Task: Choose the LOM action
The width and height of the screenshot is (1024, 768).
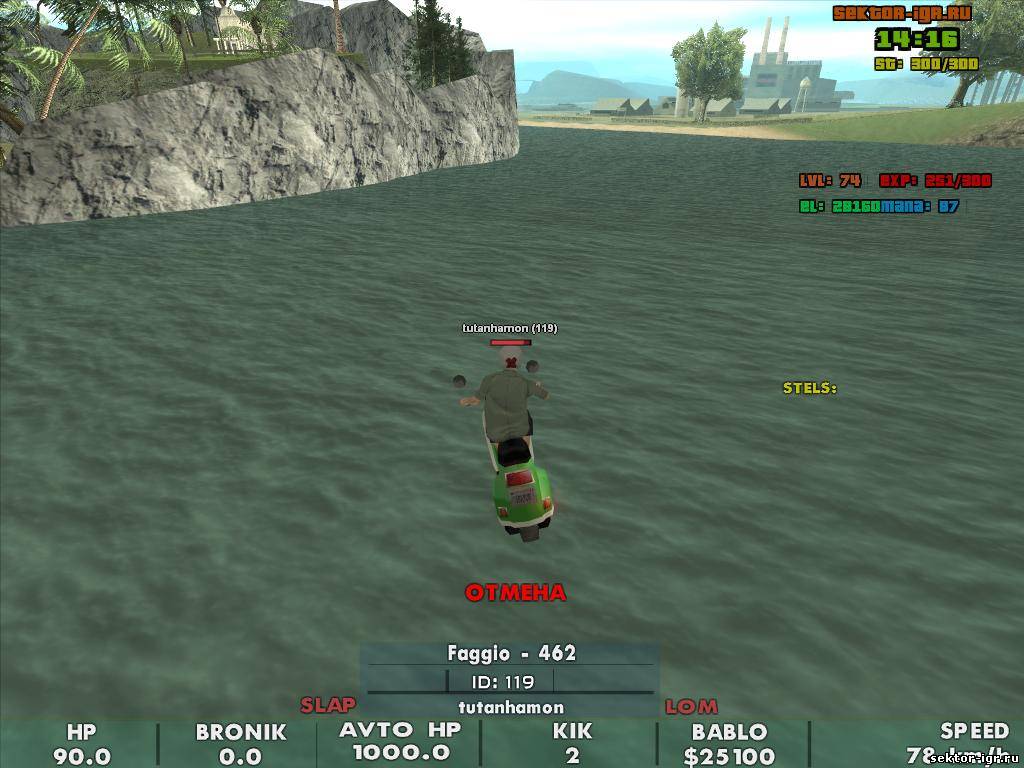Action: pyautogui.click(x=691, y=707)
